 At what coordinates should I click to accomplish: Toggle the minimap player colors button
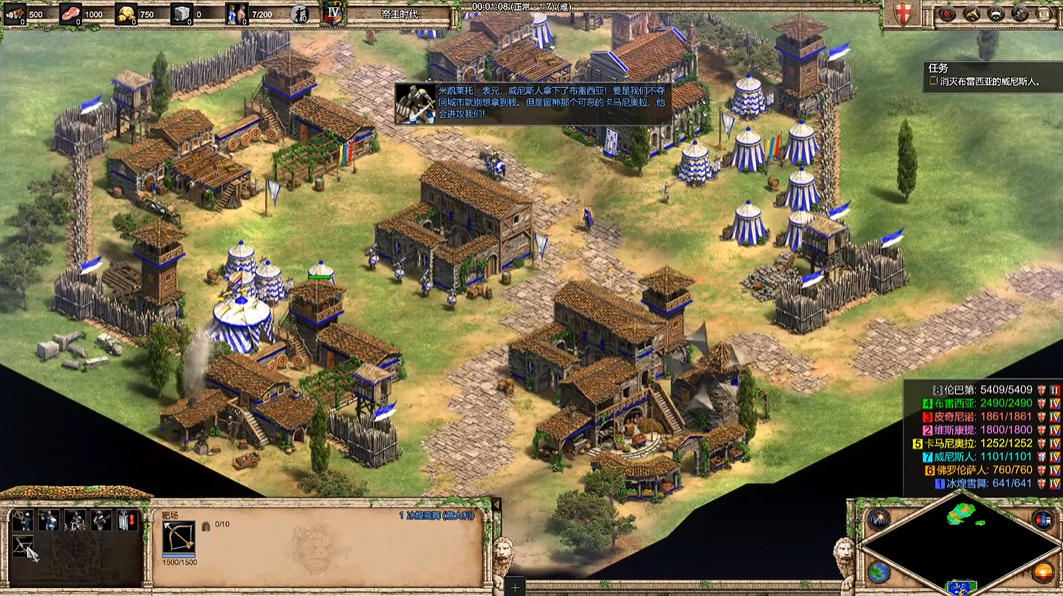click(1041, 519)
